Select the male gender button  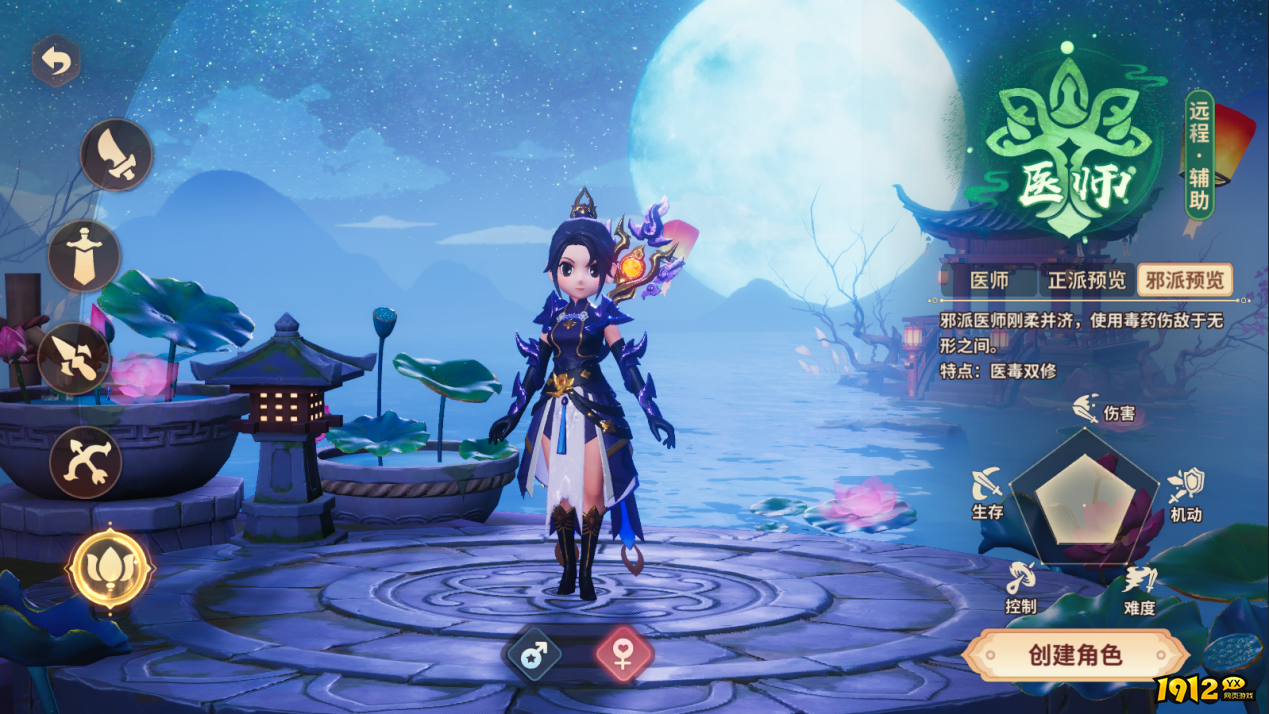[534, 655]
